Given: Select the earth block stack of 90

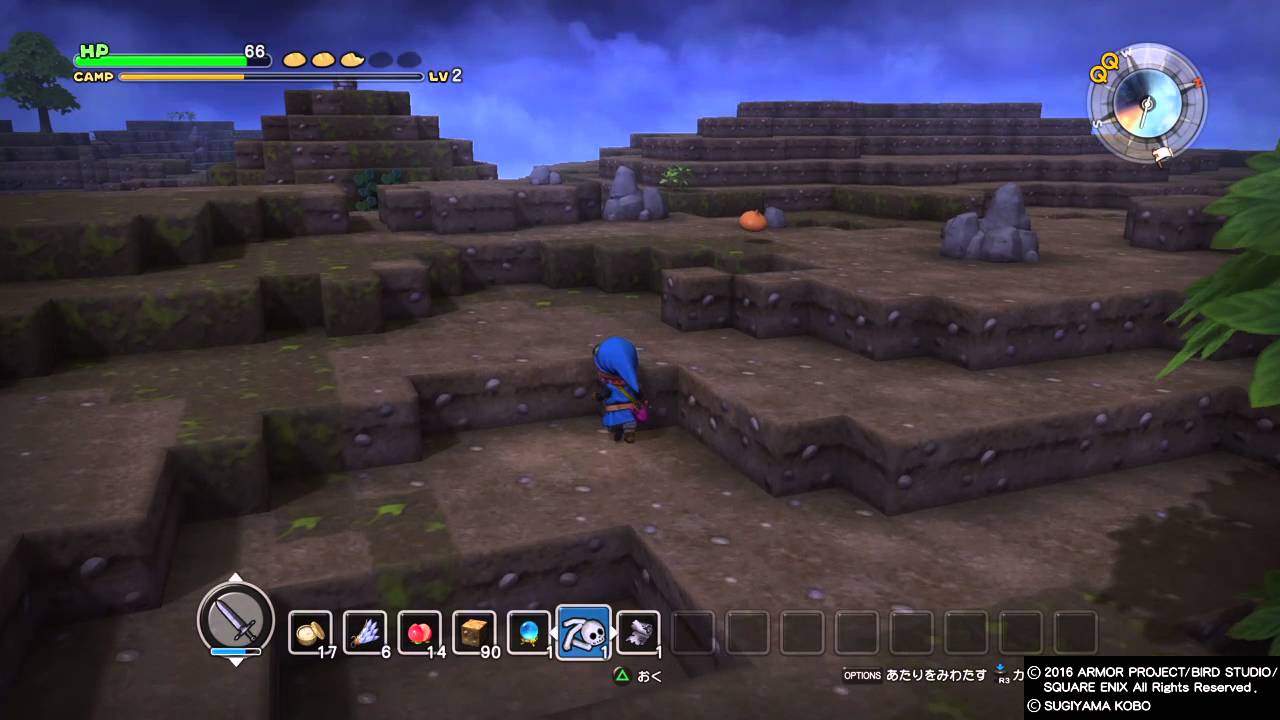Looking at the screenshot, I should [474, 632].
